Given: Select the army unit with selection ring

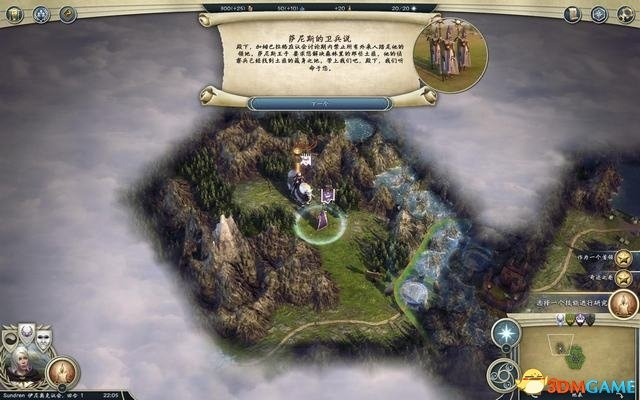Looking at the screenshot, I should click(x=323, y=218).
